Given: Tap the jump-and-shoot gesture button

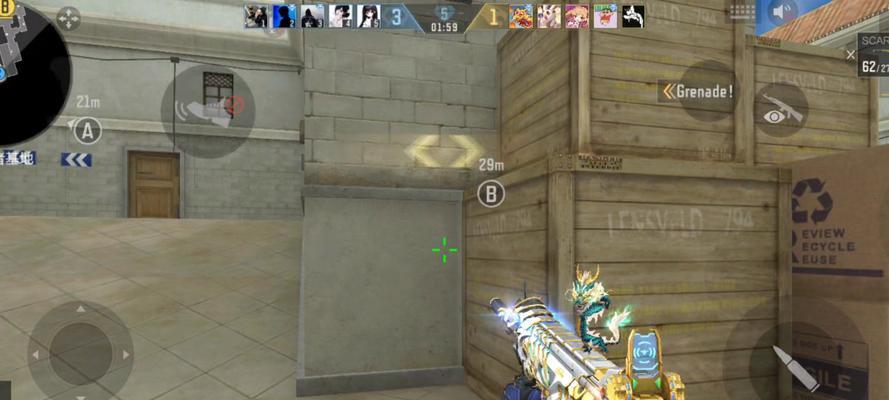Looking at the screenshot, I should (208, 110).
